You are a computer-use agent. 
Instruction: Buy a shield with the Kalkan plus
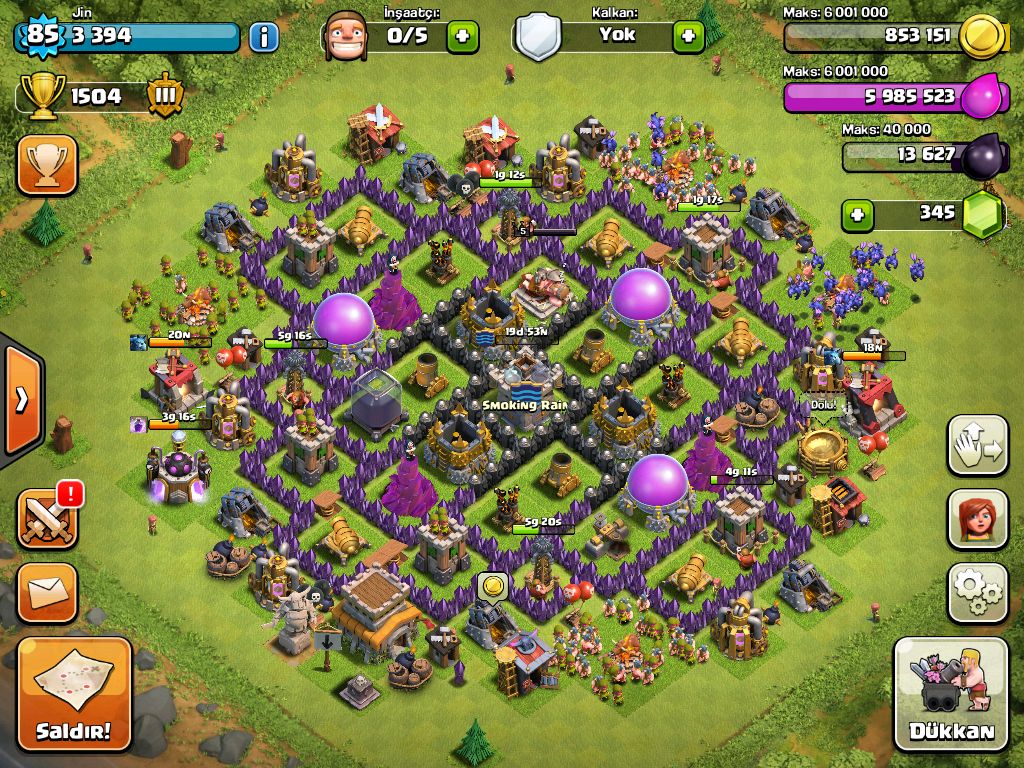[688, 37]
